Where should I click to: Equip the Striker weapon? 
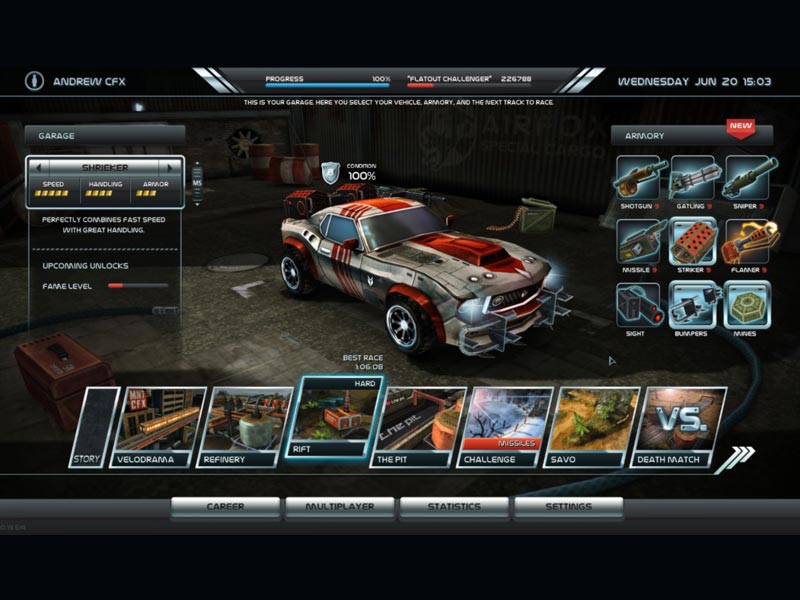[692, 242]
